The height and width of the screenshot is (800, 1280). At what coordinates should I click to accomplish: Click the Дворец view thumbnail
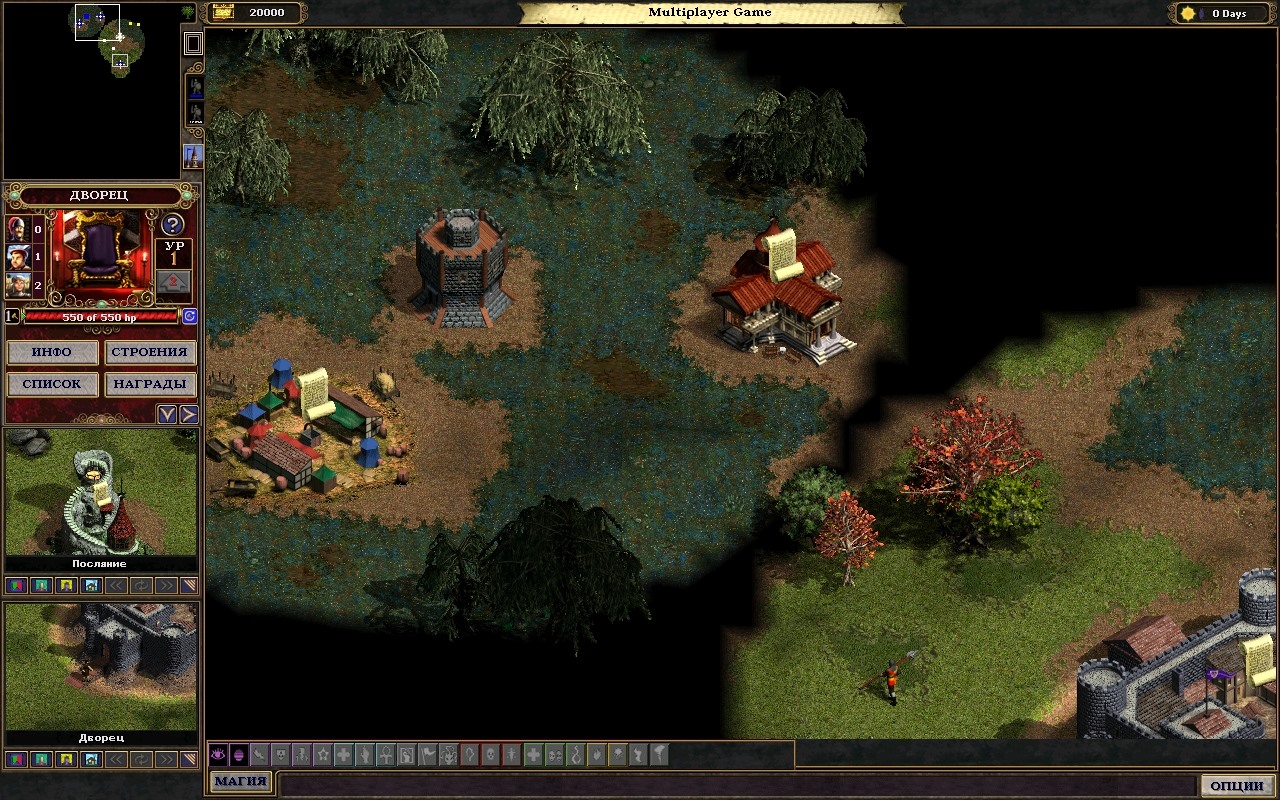click(x=100, y=665)
